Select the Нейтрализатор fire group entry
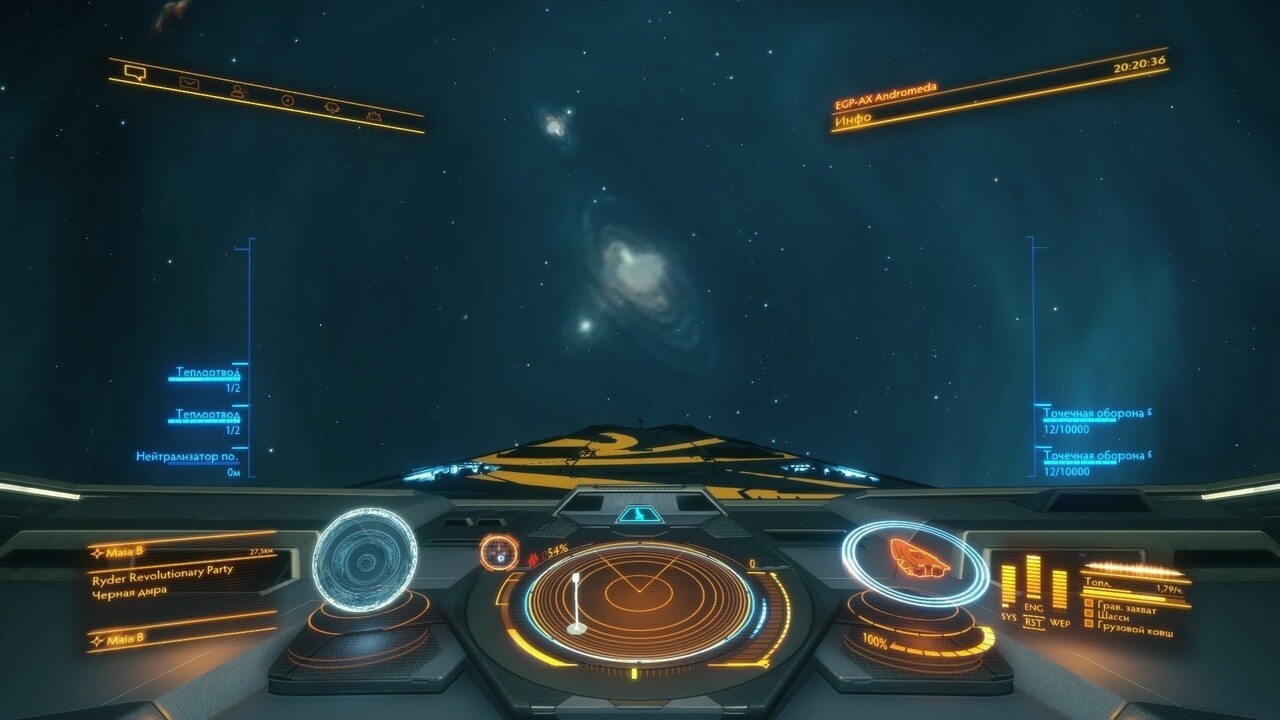 click(x=188, y=457)
